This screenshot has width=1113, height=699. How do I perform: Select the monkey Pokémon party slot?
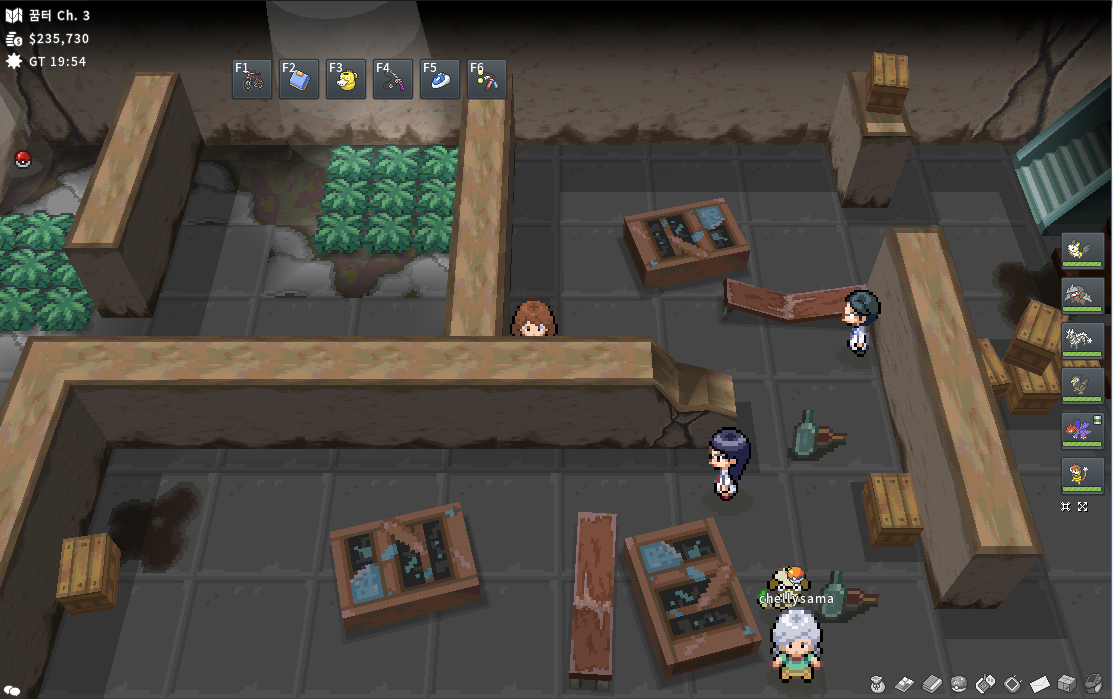pos(1083,475)
